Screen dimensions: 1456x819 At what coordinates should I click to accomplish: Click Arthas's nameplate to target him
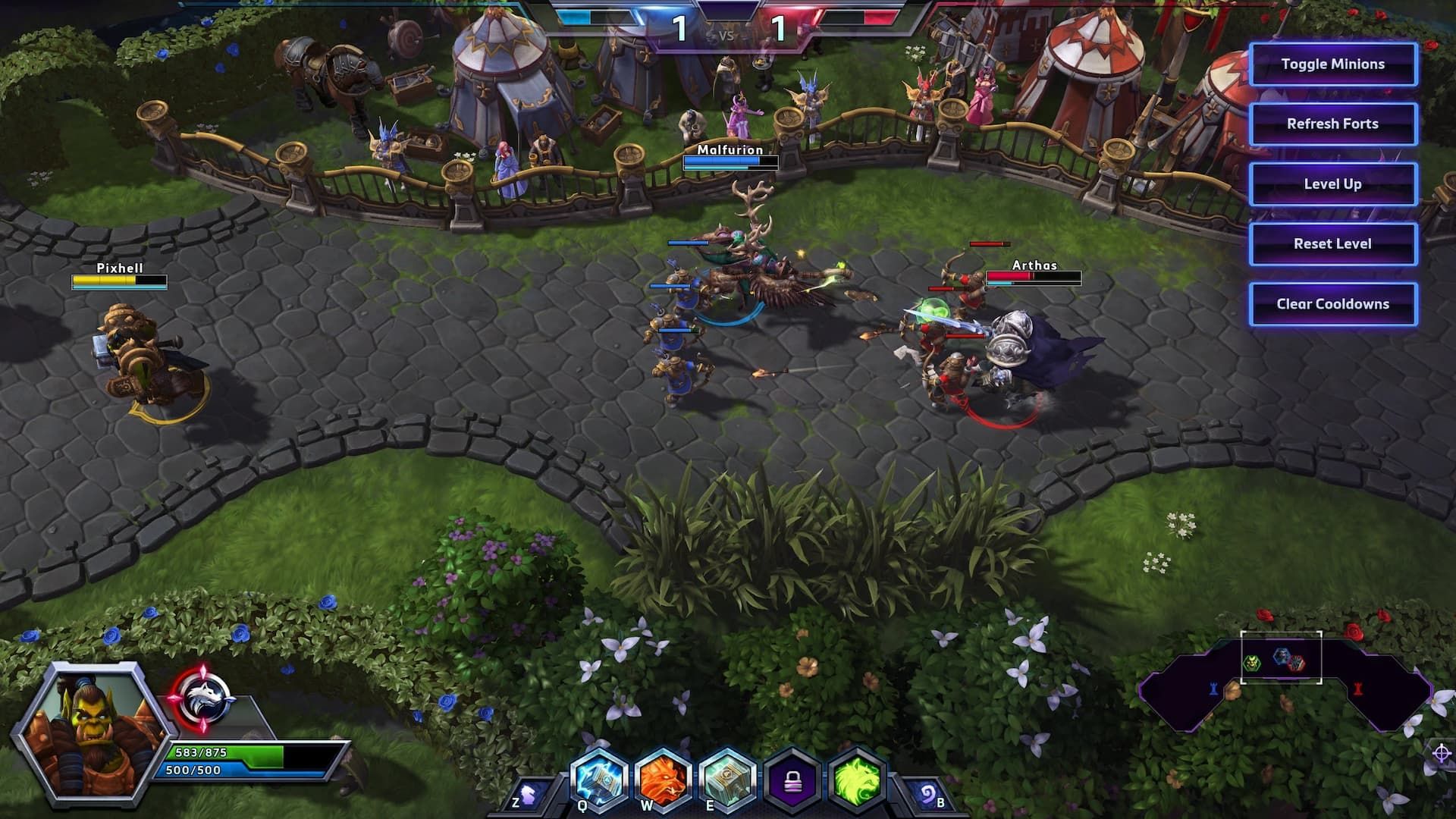(x=1036, y=267)
